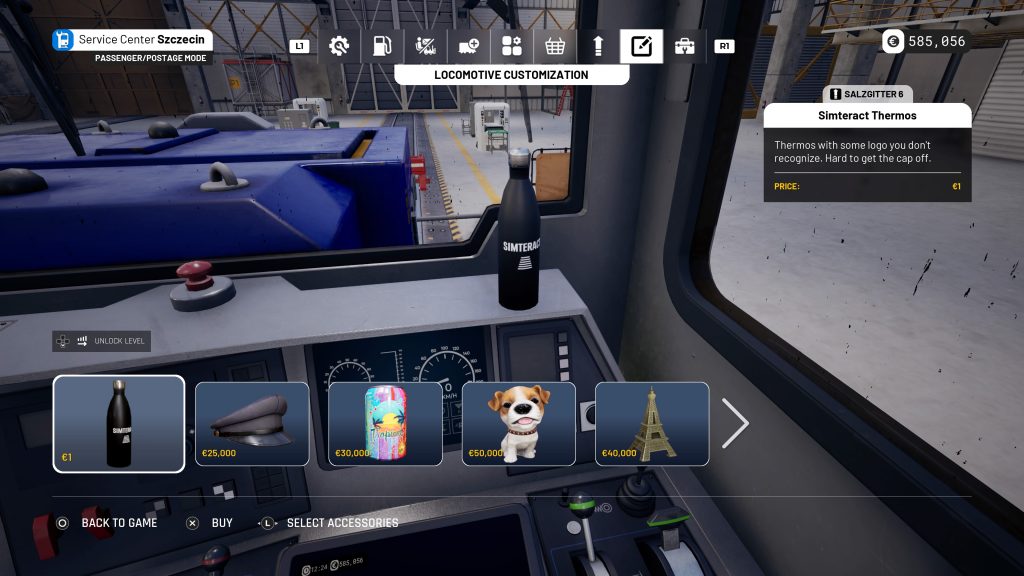Select the Simteract Thermos accessory

(x=119, y=423)
